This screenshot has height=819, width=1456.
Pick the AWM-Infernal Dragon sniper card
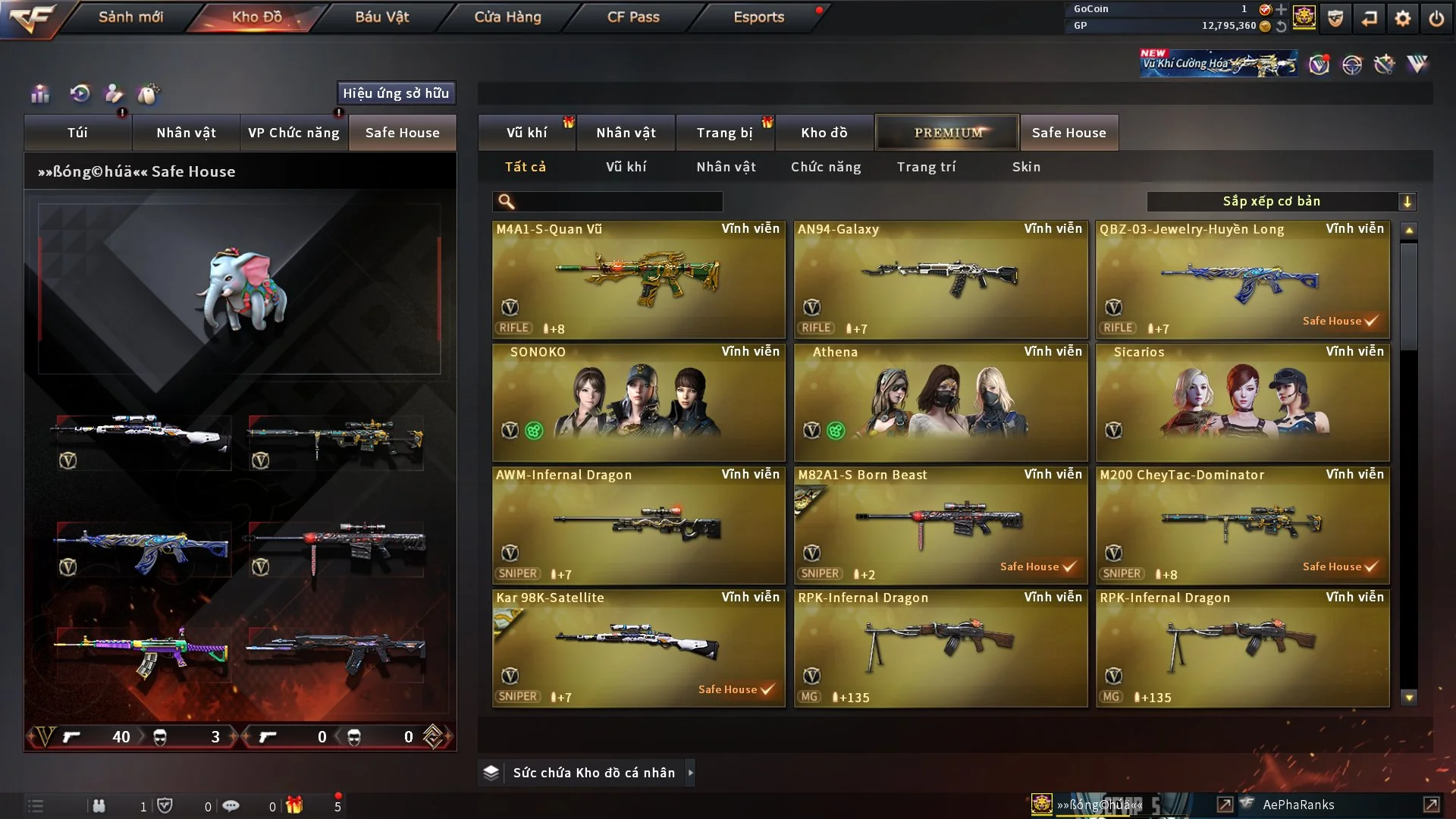639,526
